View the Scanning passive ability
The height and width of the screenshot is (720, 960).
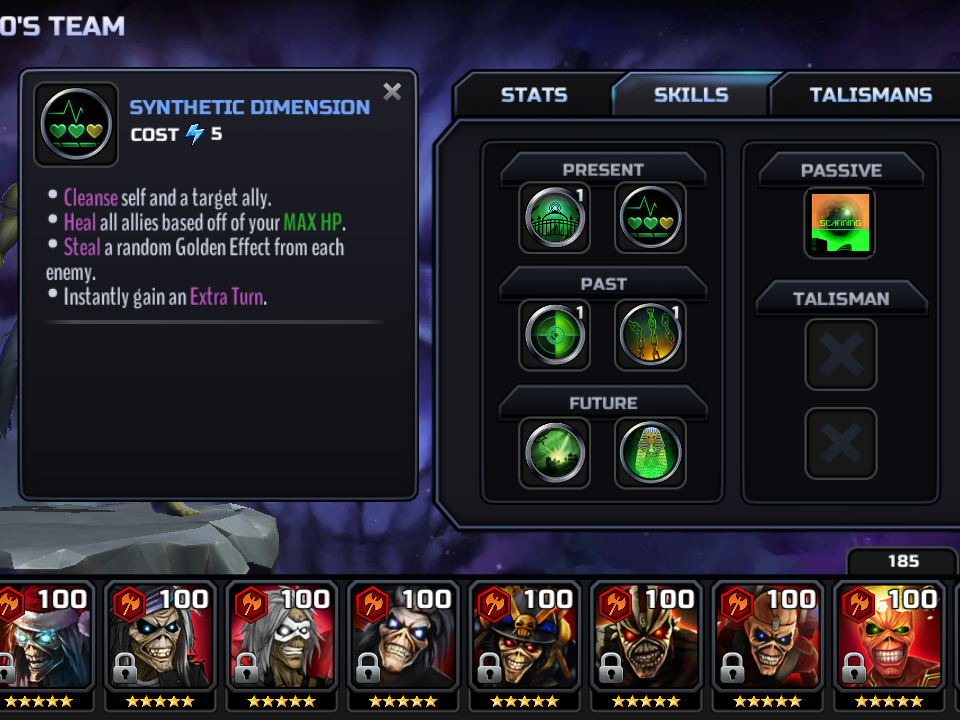(839, 222)
